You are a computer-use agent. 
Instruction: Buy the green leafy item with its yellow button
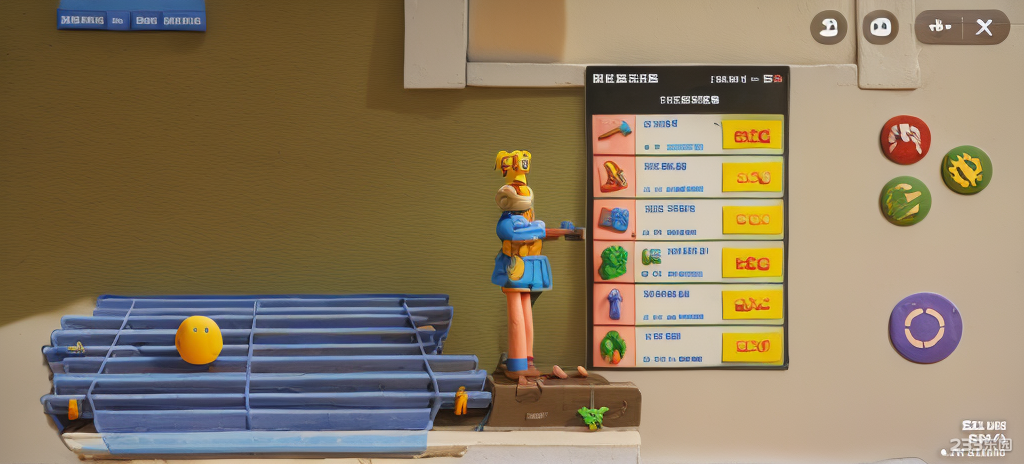point(752,262)
